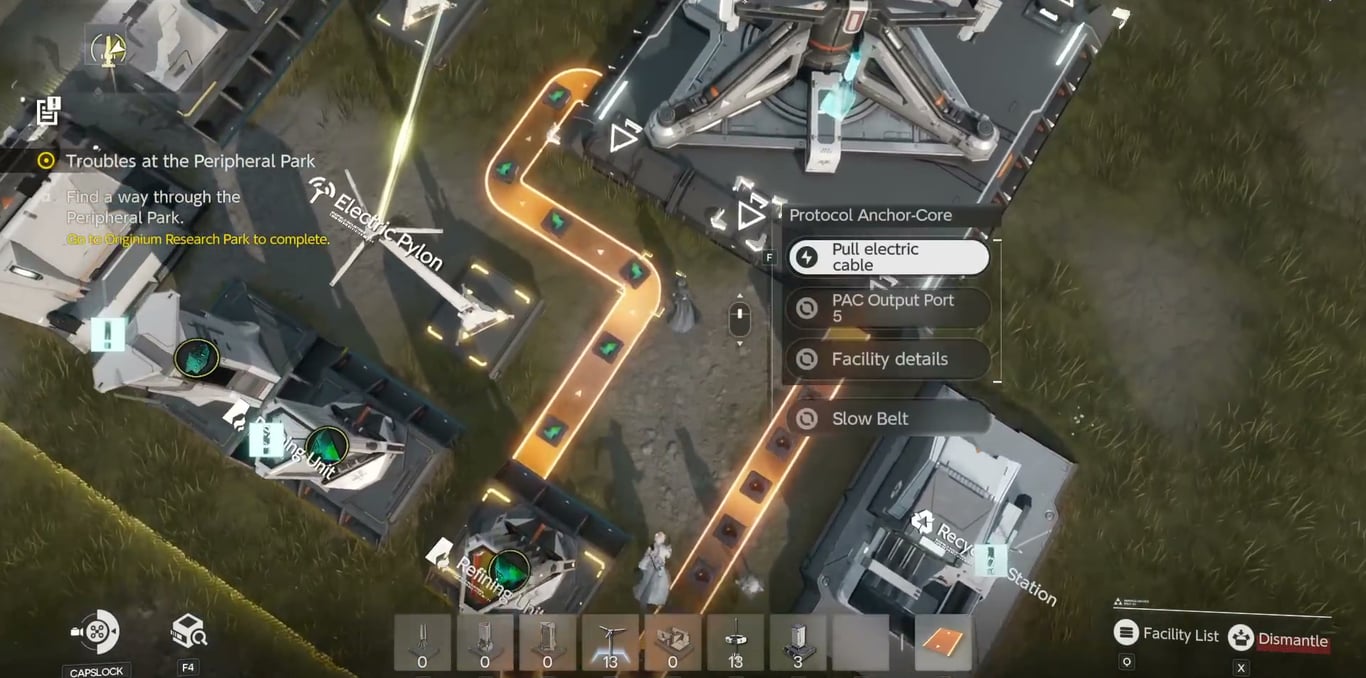Click the yellow beacon icon at top left

(107, 48)
